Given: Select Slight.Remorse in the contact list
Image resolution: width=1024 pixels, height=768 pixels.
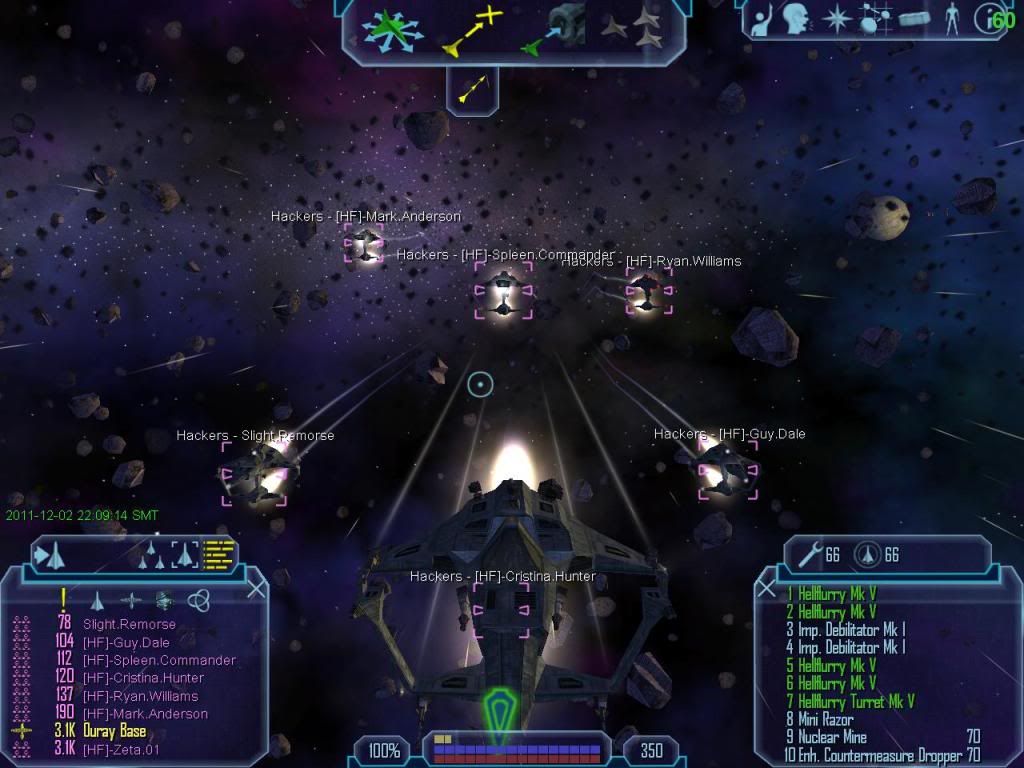Looking at the screenshot, I should [x=129, y=624].
